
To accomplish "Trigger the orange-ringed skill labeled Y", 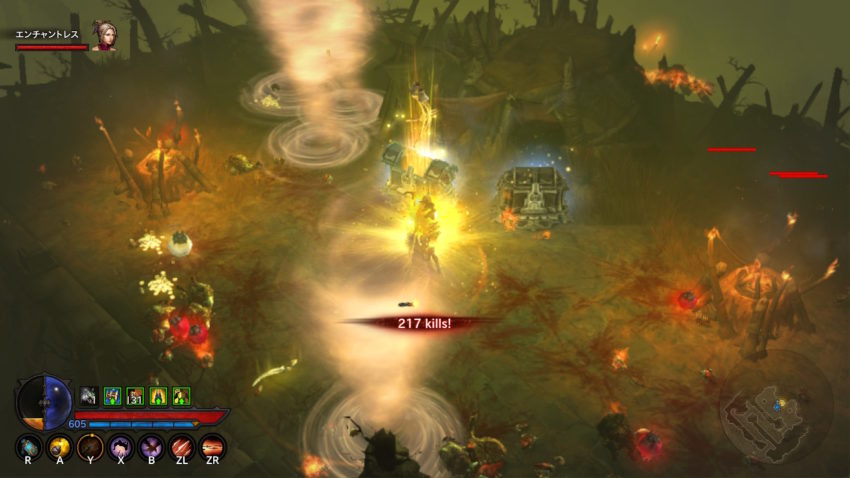I will tap(91, 446).
